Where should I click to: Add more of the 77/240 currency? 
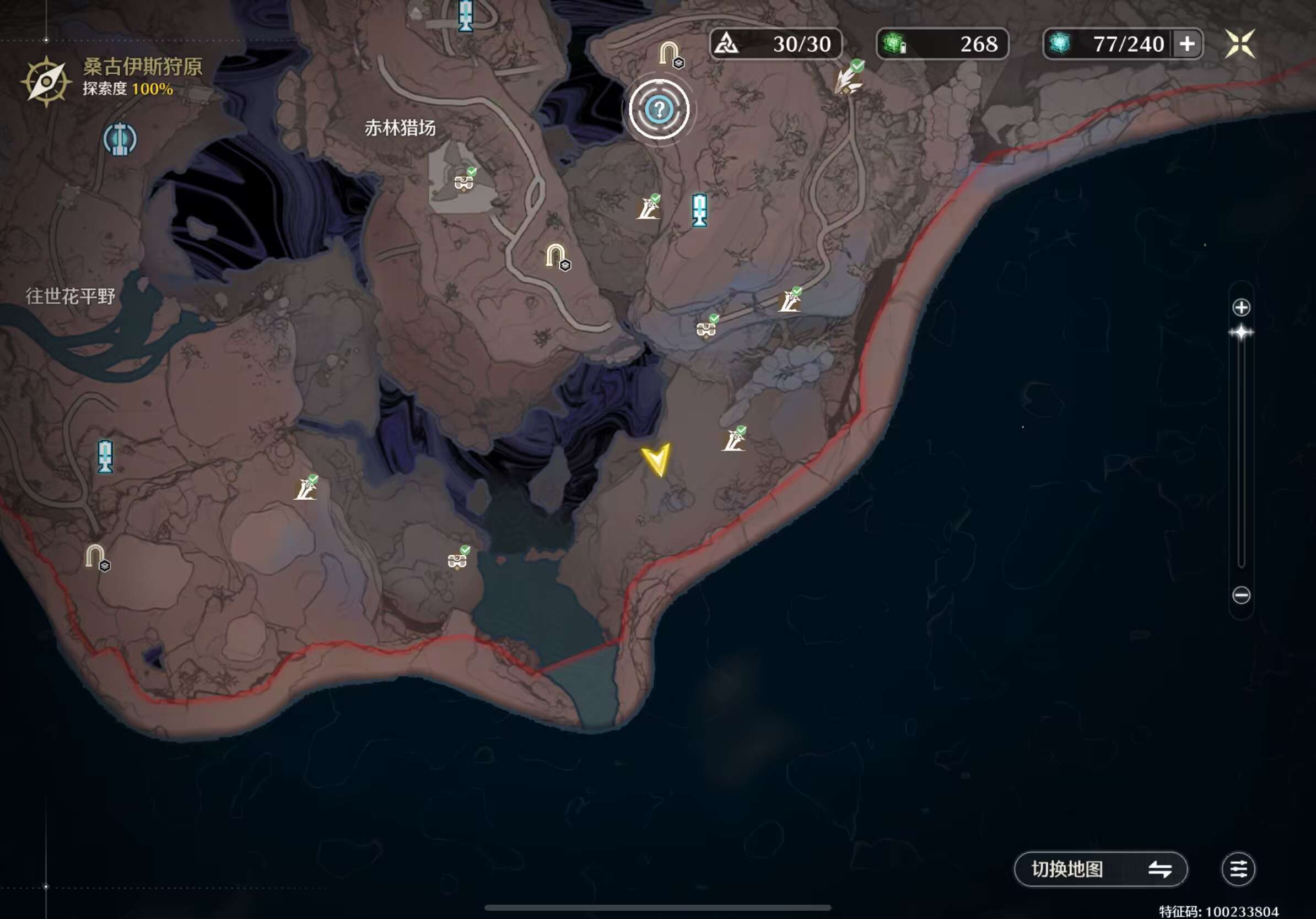(x=1187, y=44)
